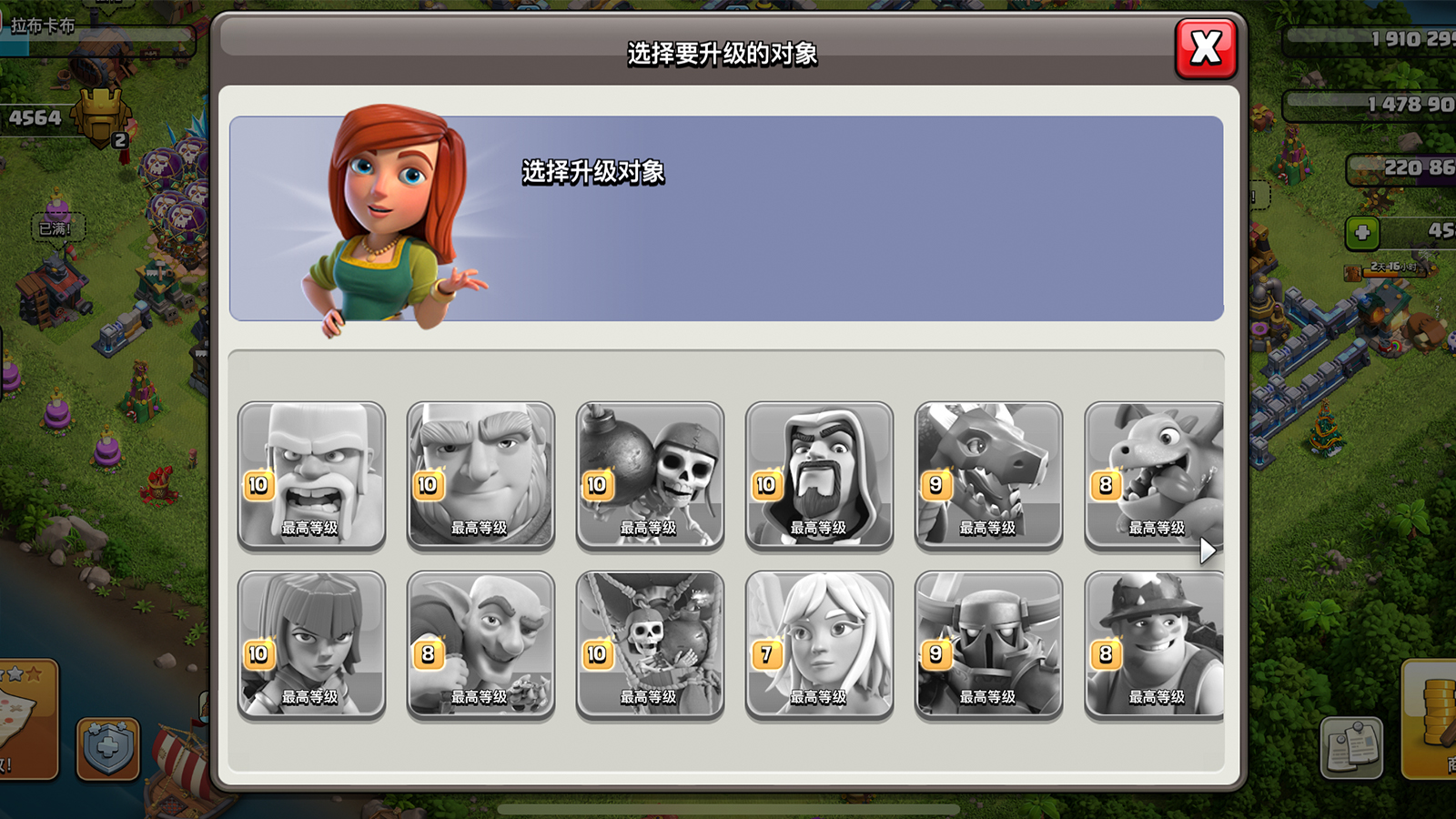Pick the Wall Breaker troop card
This screenshot has height=819, width=1456.
650,475
